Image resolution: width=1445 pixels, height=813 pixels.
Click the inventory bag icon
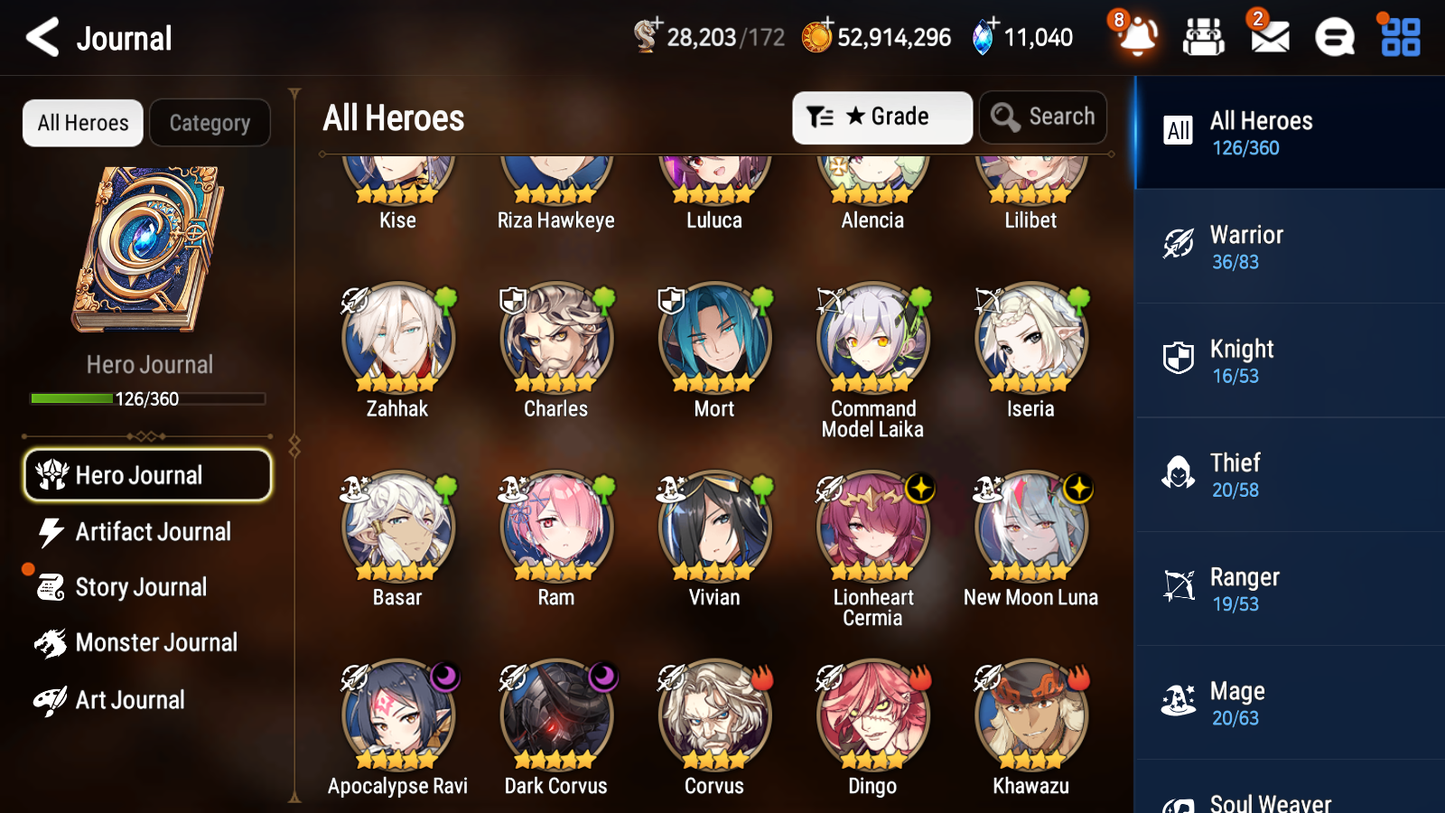(1203, 36)
